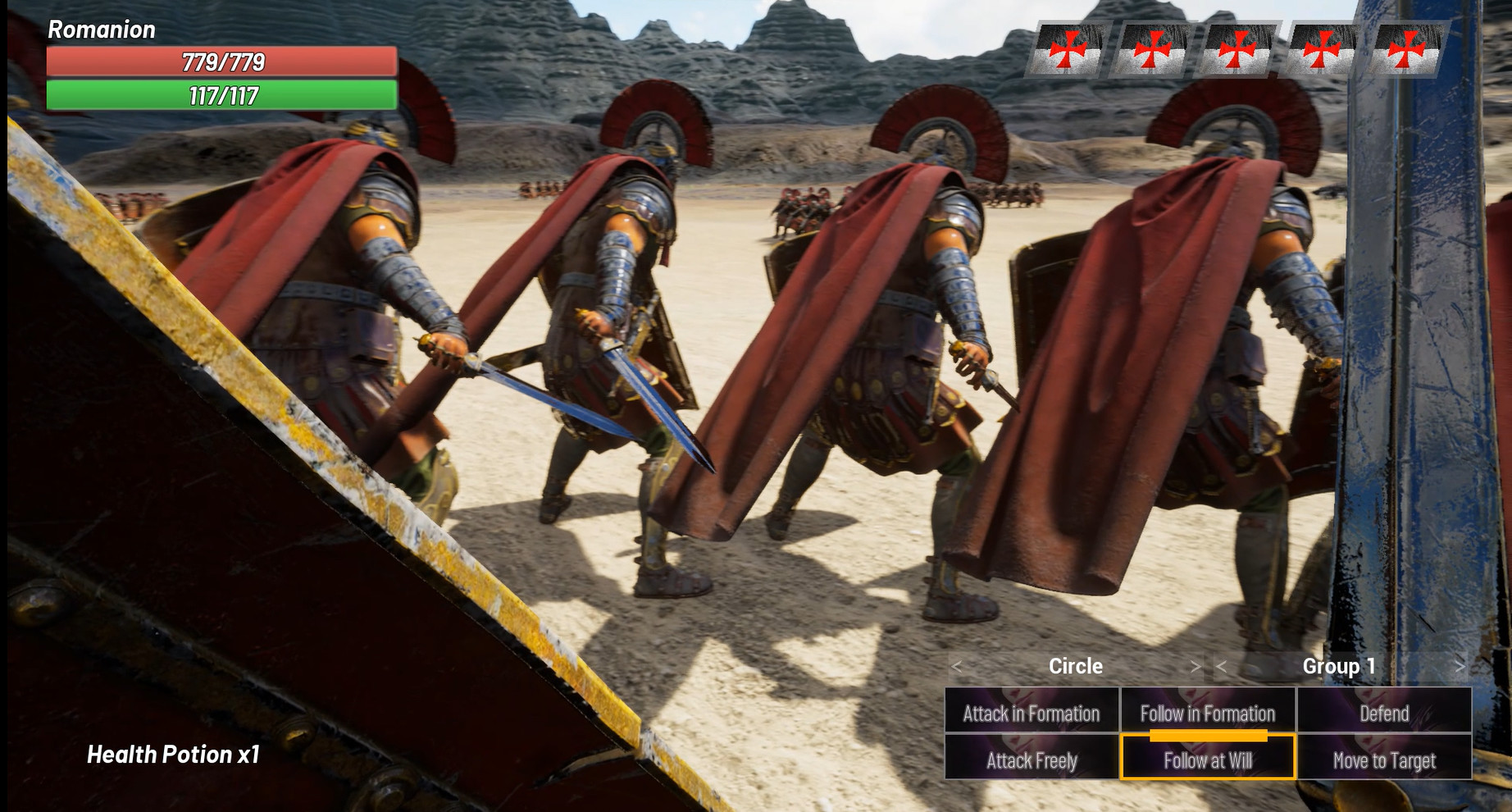Open the Circle formation selector
This screenshot has width=1512, height=812.
[x=1076, y=666]
